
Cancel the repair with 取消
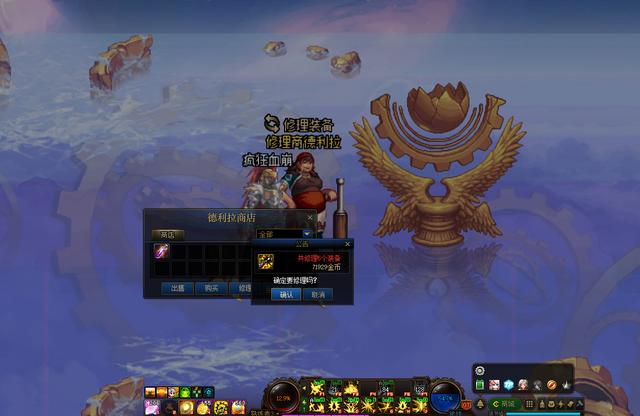[x=318, y=295]
